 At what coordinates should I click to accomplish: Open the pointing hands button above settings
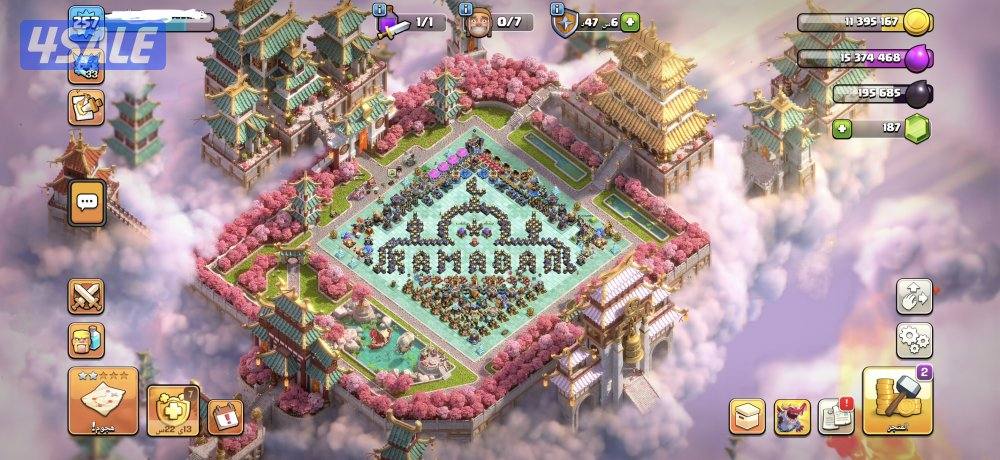coord(914,295)
